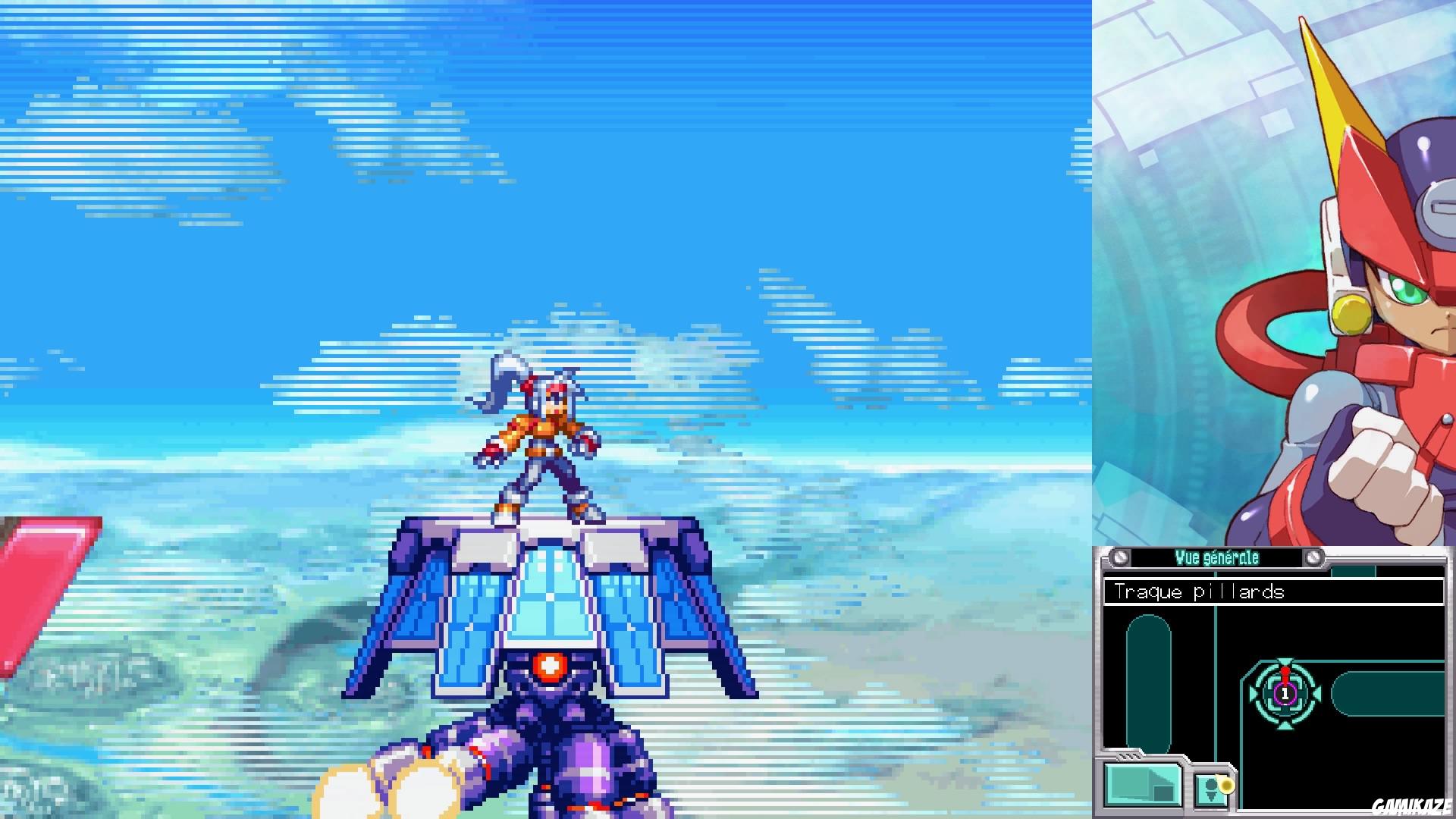Click the right screw ornament on the map header

pos(1314,558)
